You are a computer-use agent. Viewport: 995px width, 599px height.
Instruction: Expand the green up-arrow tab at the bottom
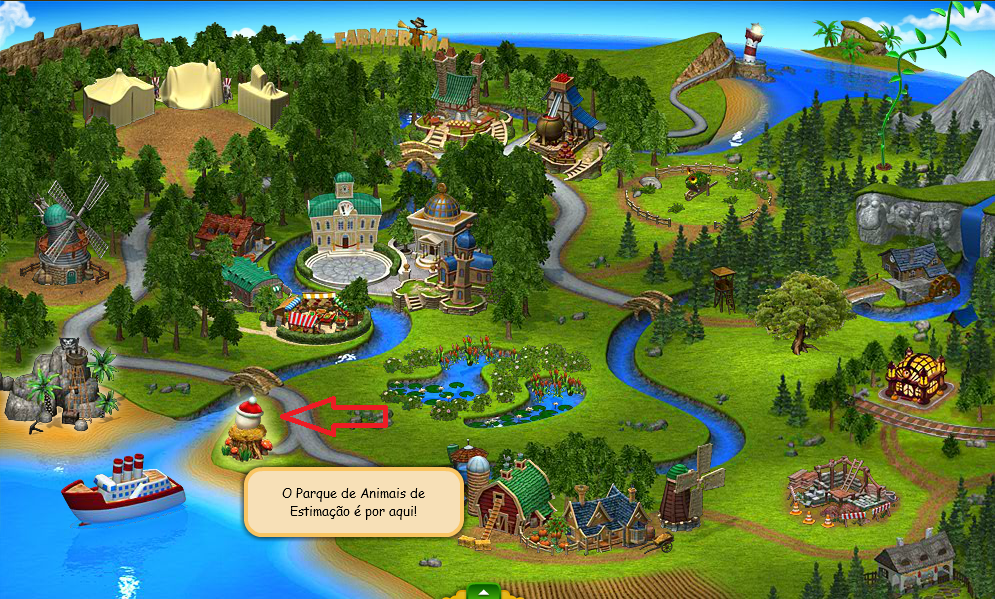tap(482, 590)
